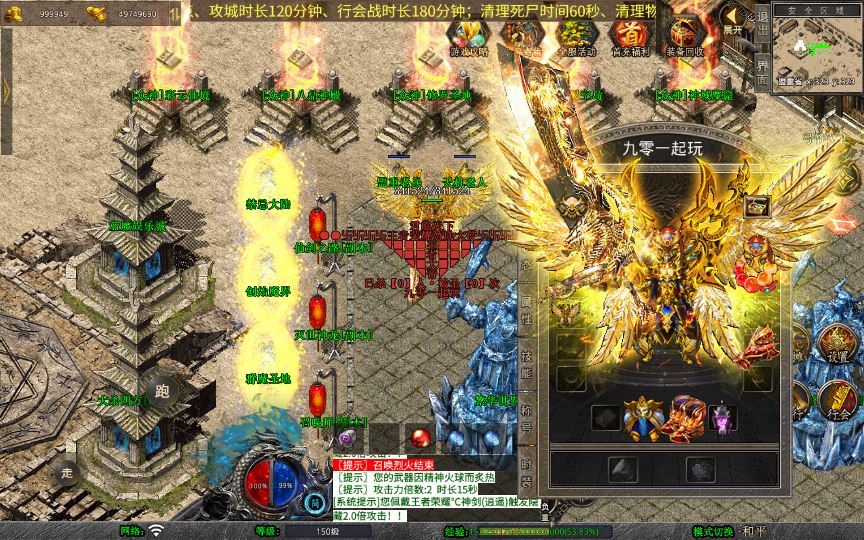This screenshot has width=864, height=540.
Task: Switch to the 时装 fashion tab
Action: [526, 470]
